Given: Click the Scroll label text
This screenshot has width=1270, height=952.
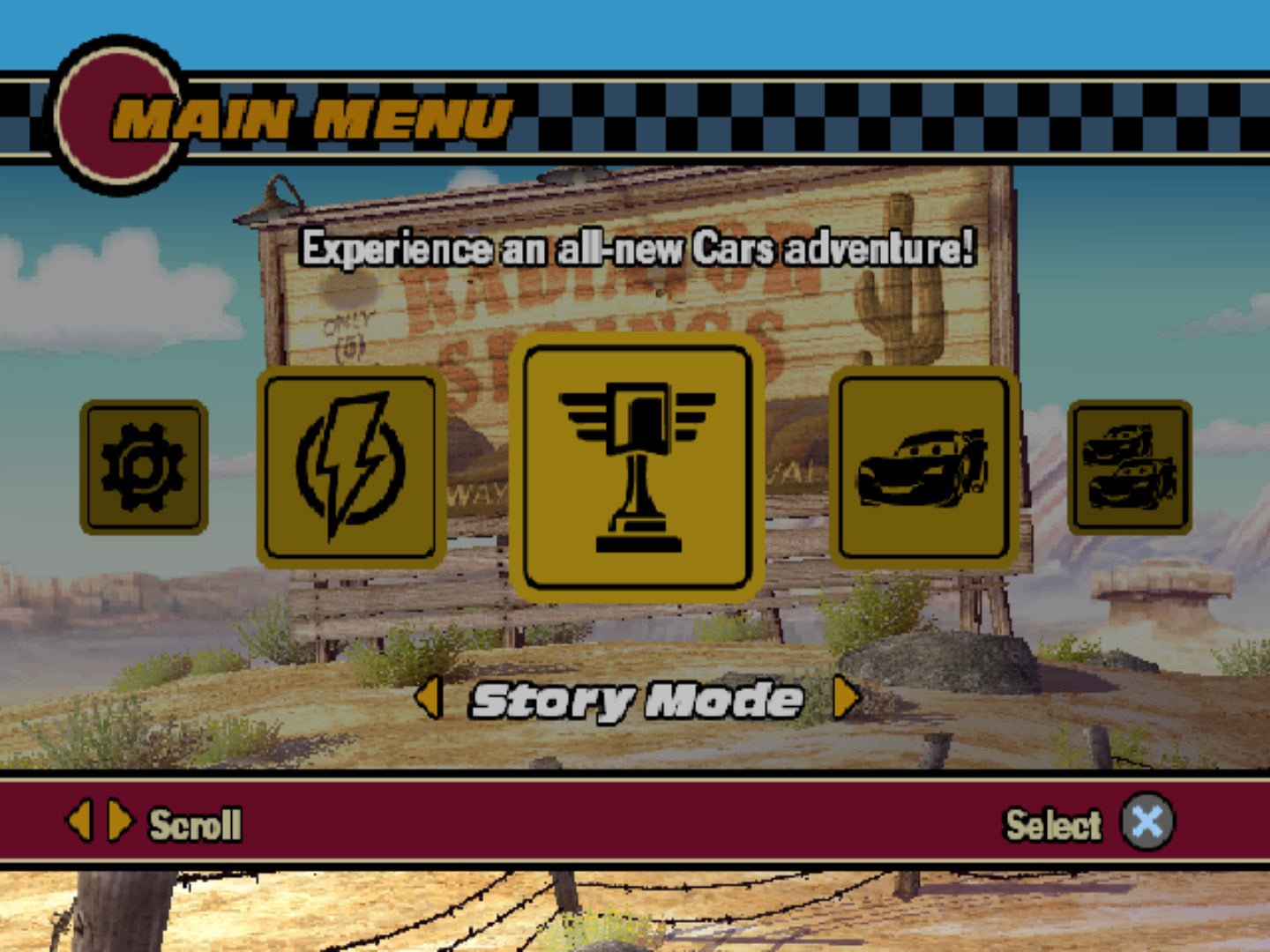Looking at the screenshot, I should click(x=196, y=823).
